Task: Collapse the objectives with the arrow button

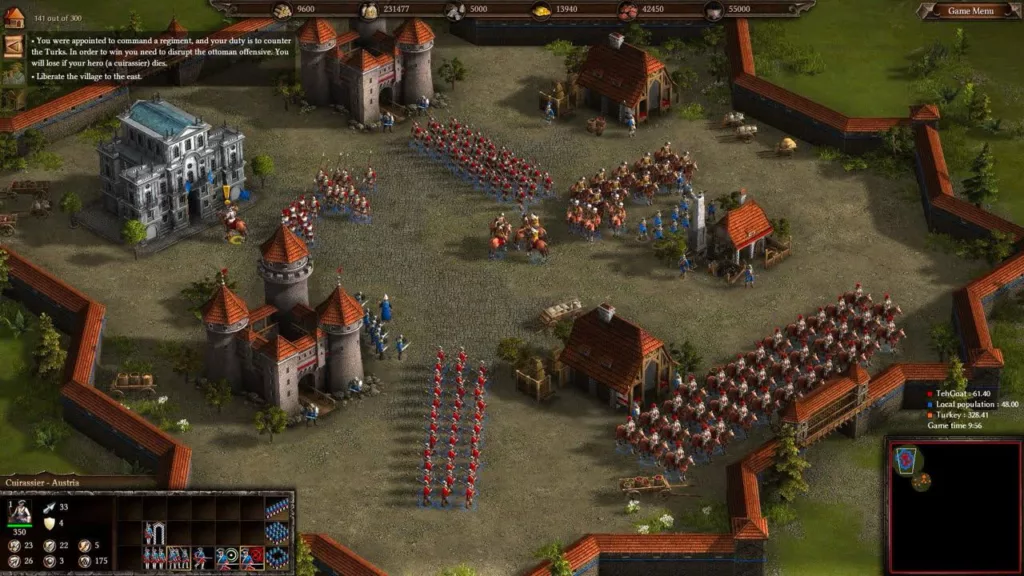Action: point(14,46)
